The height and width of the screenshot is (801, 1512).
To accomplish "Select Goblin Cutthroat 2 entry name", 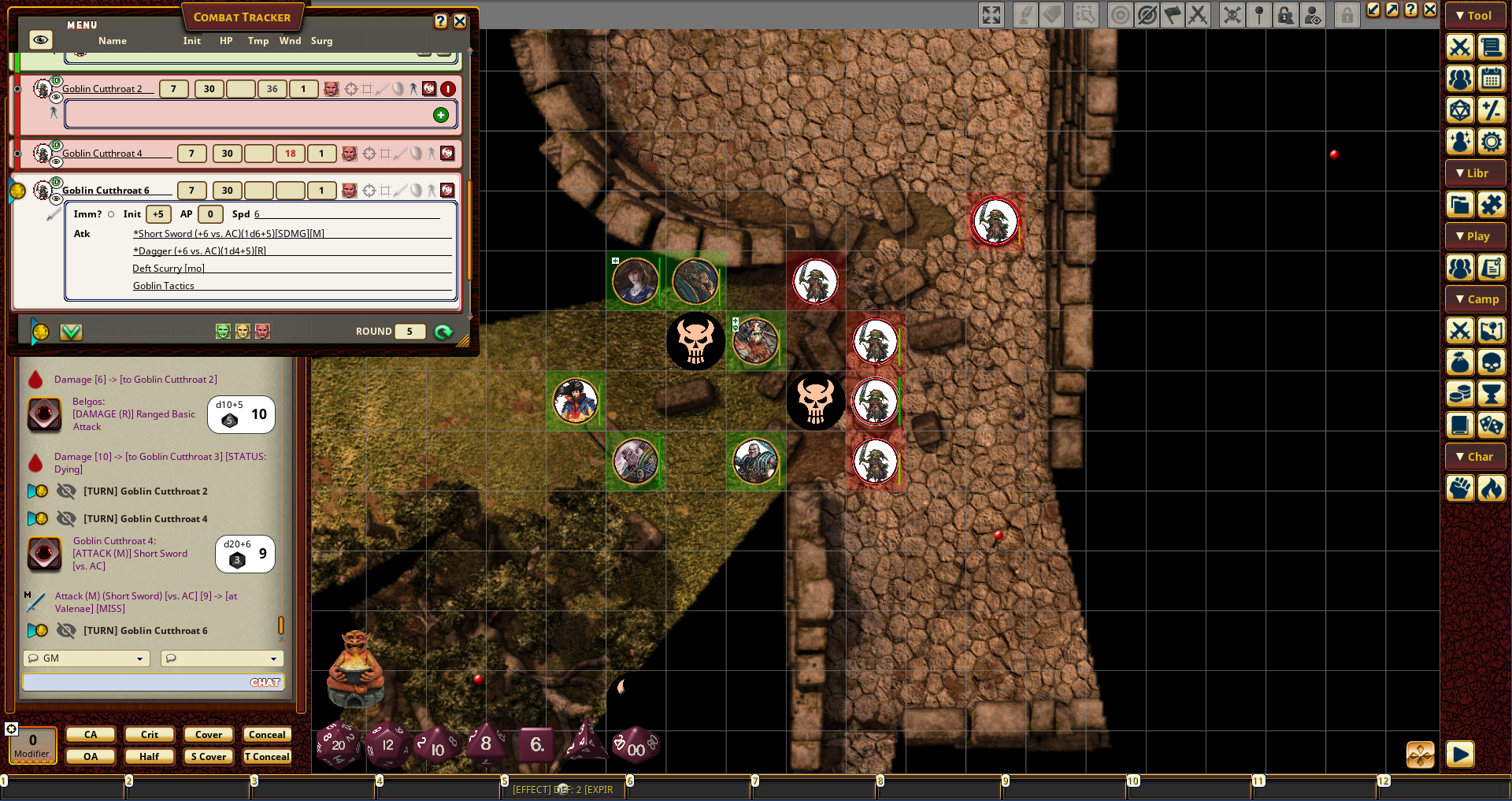I will coord(102,89).
